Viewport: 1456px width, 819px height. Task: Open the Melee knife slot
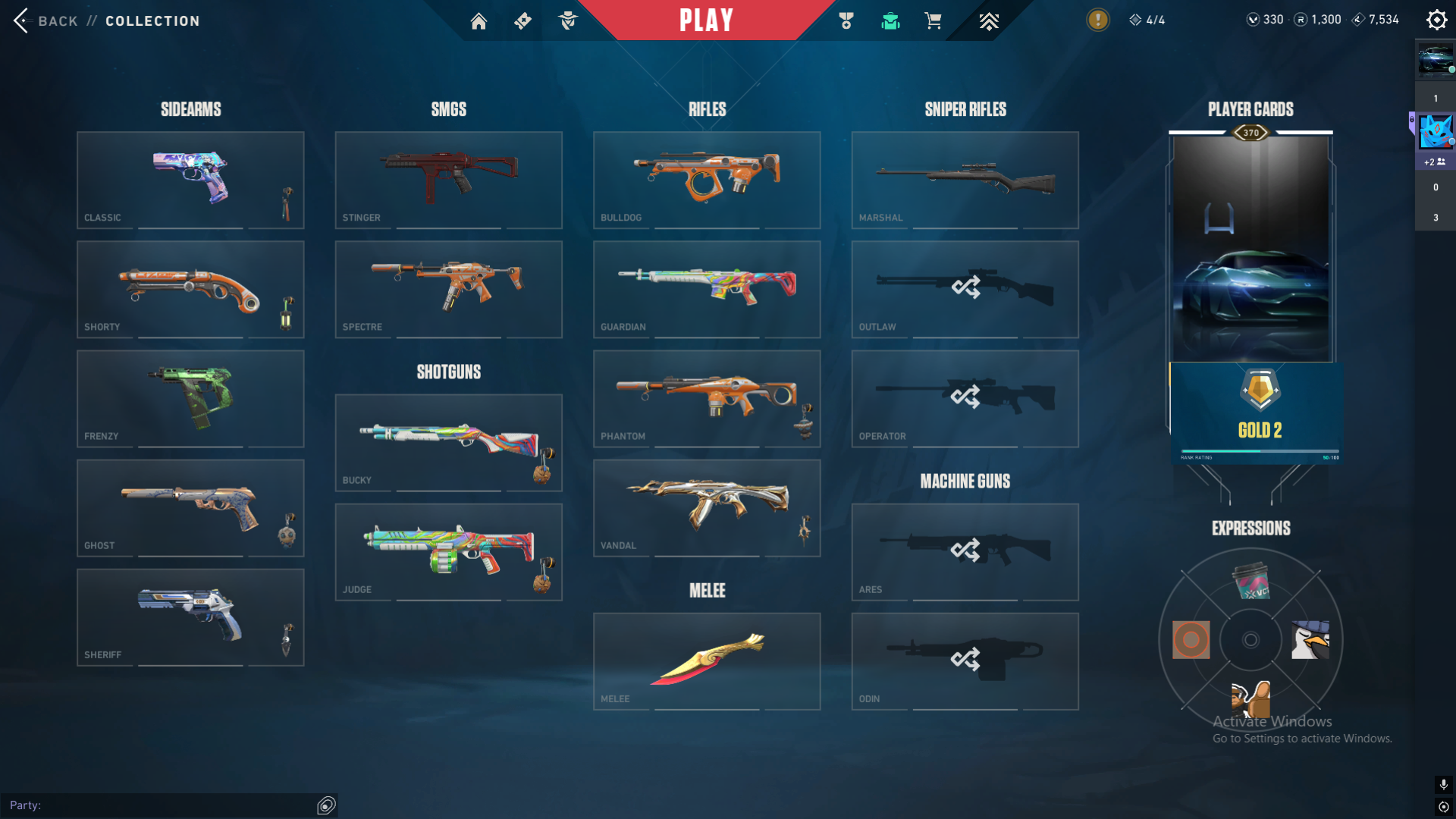(706, 661)
